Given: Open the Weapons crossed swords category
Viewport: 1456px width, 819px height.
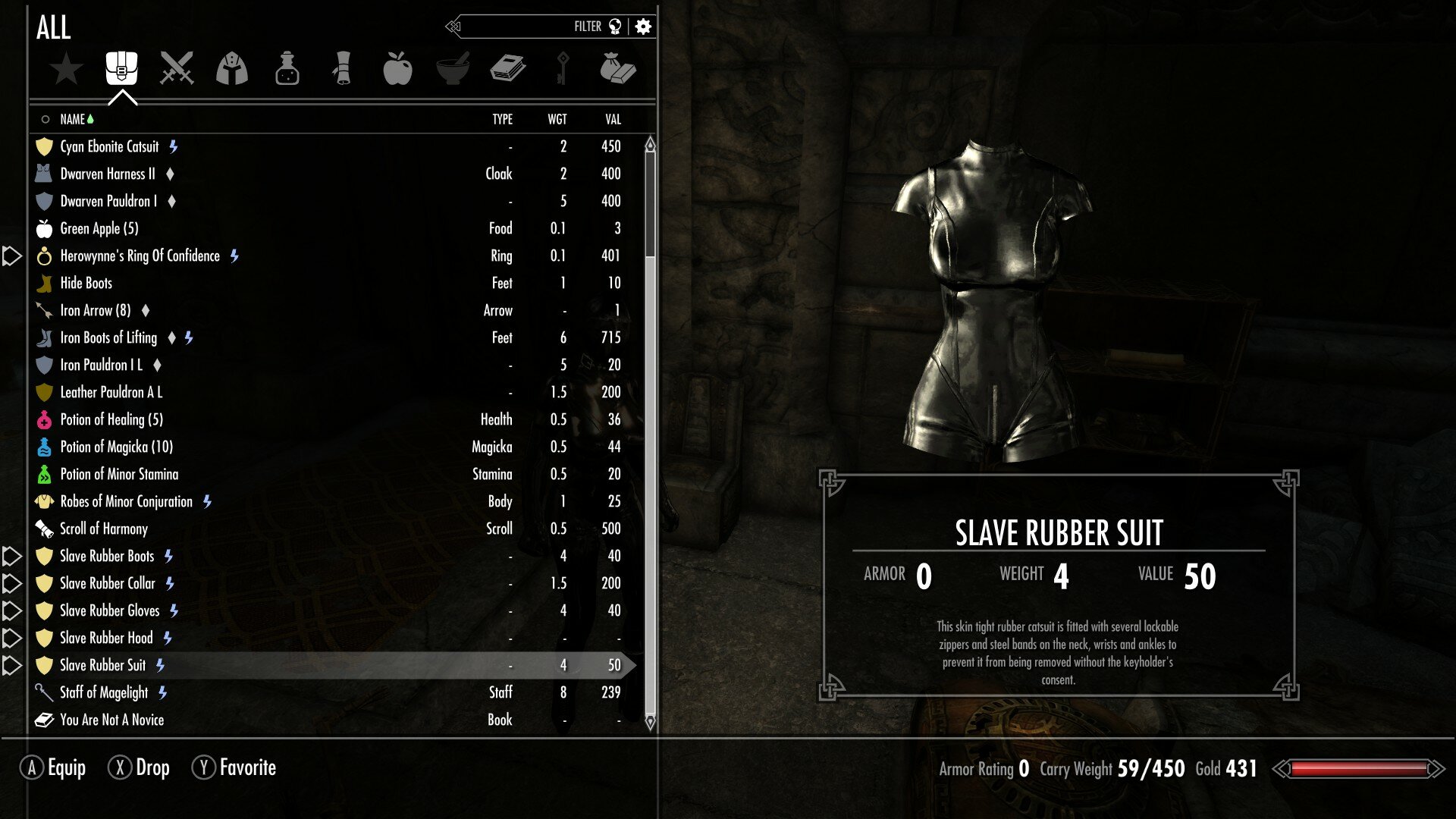Looking at the screenshot, I should point(177,68).
